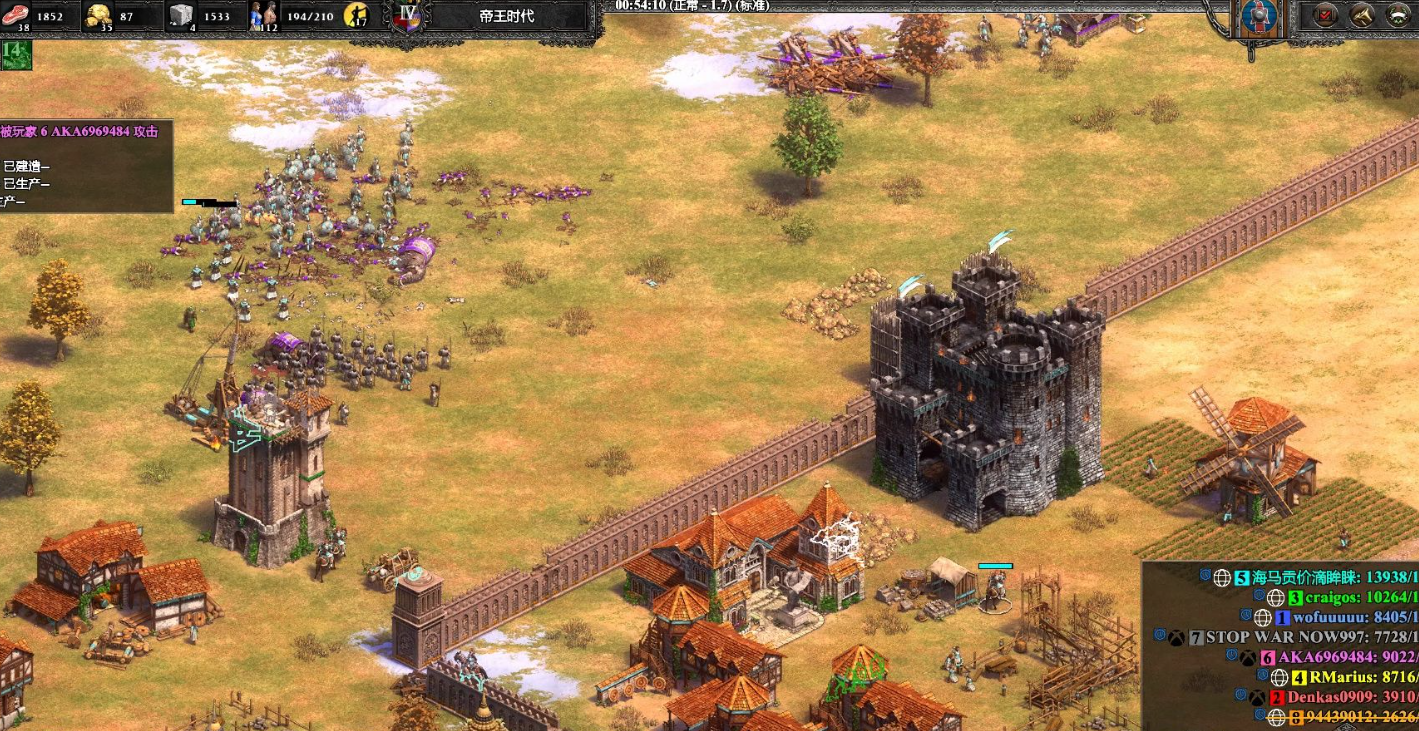Select control group 14 icon
The image size is (1419, 731).
pos(16,55)
